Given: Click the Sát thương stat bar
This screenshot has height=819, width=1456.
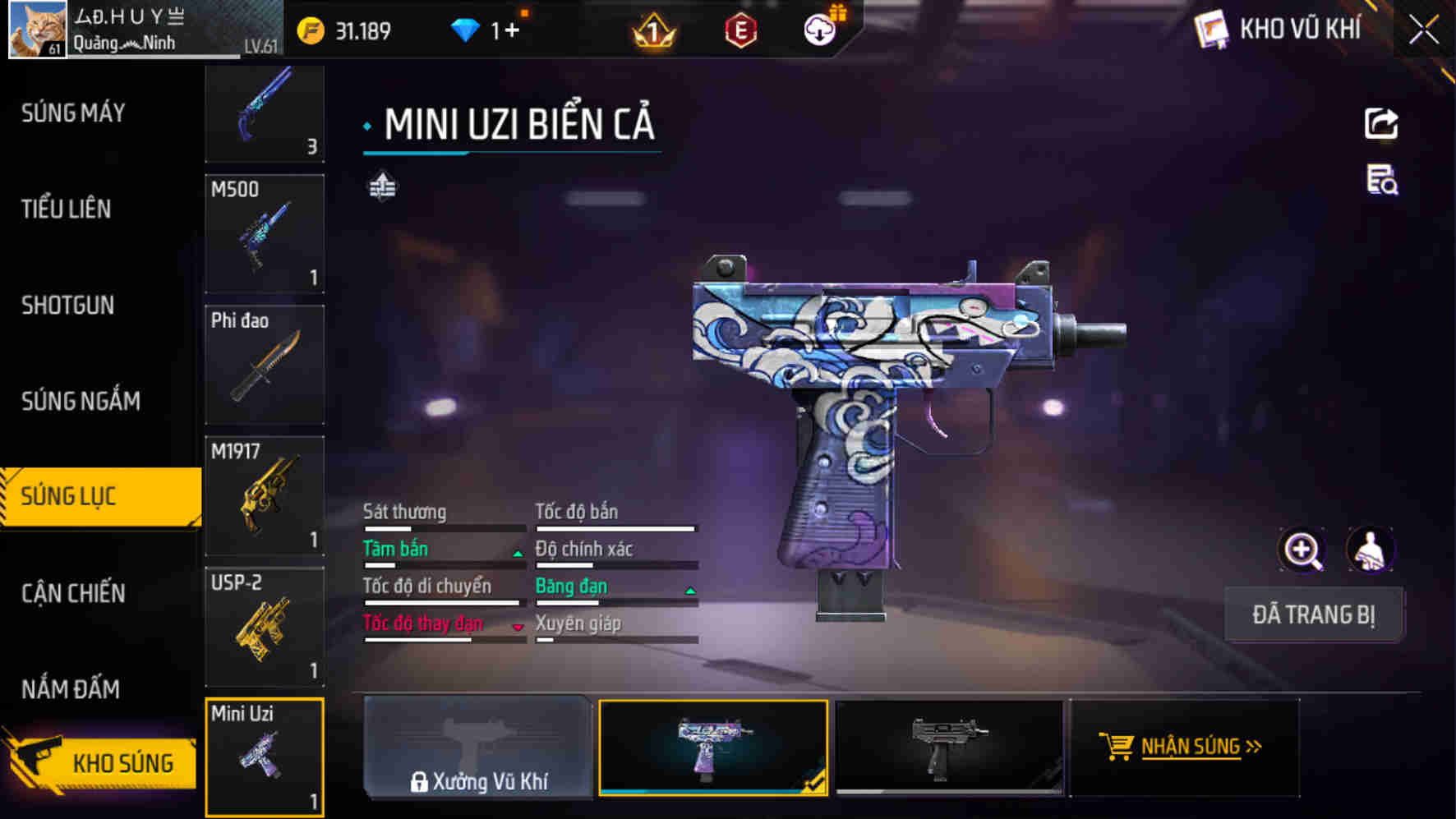Looking at the screenshot, I should coord(445,530).
